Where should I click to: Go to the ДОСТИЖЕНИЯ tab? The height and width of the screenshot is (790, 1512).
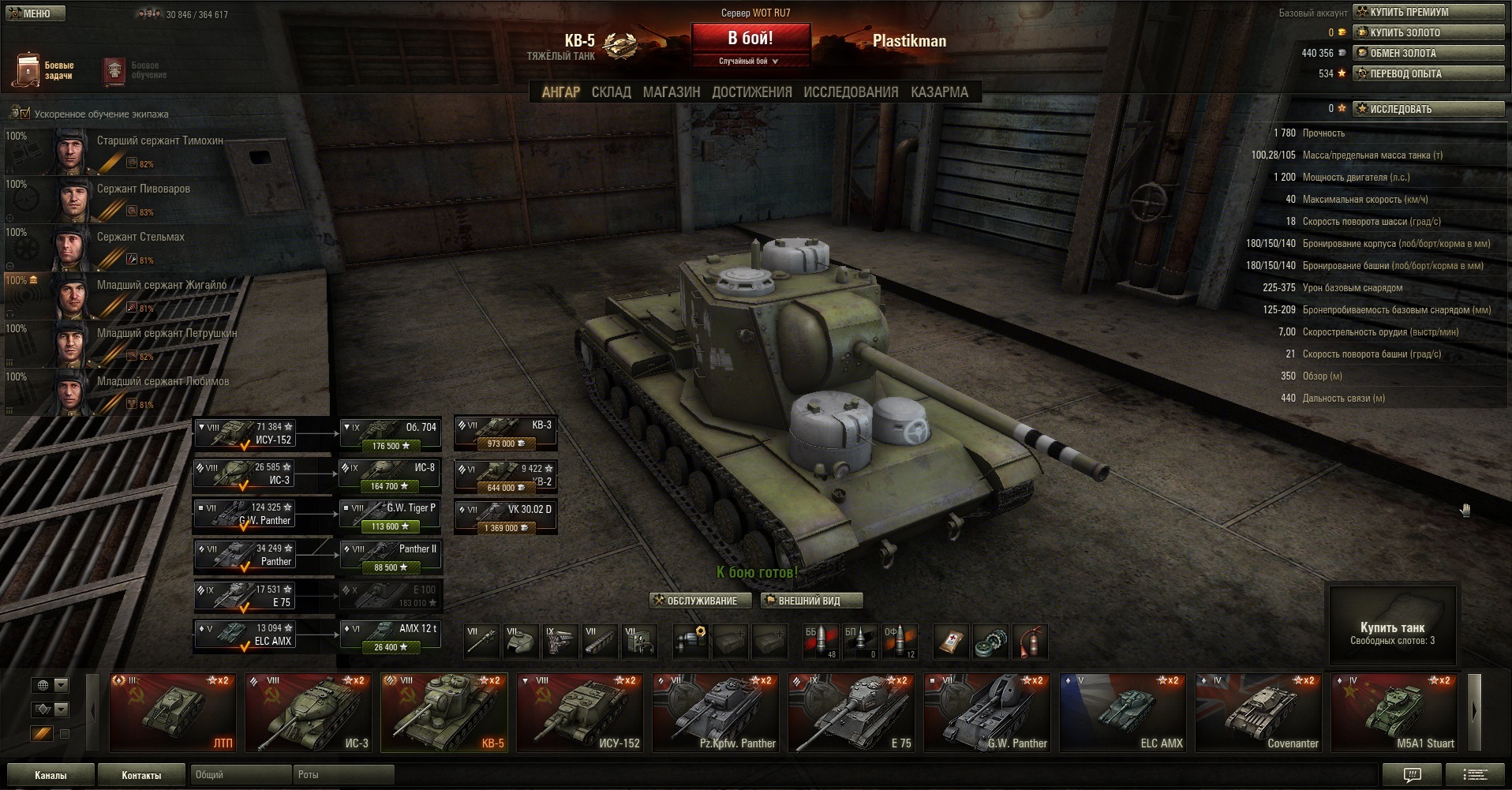click(x=751, y=92)
